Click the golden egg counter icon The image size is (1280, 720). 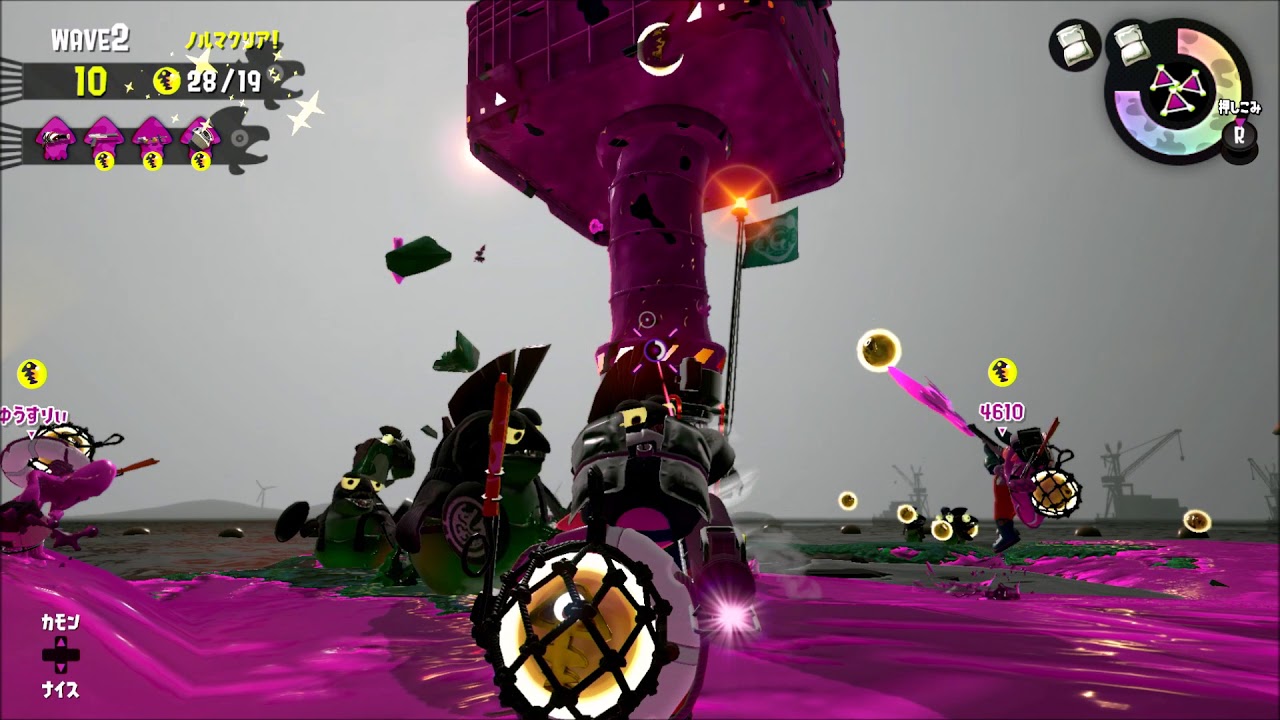pyautogui.click(x=165, y=81)
